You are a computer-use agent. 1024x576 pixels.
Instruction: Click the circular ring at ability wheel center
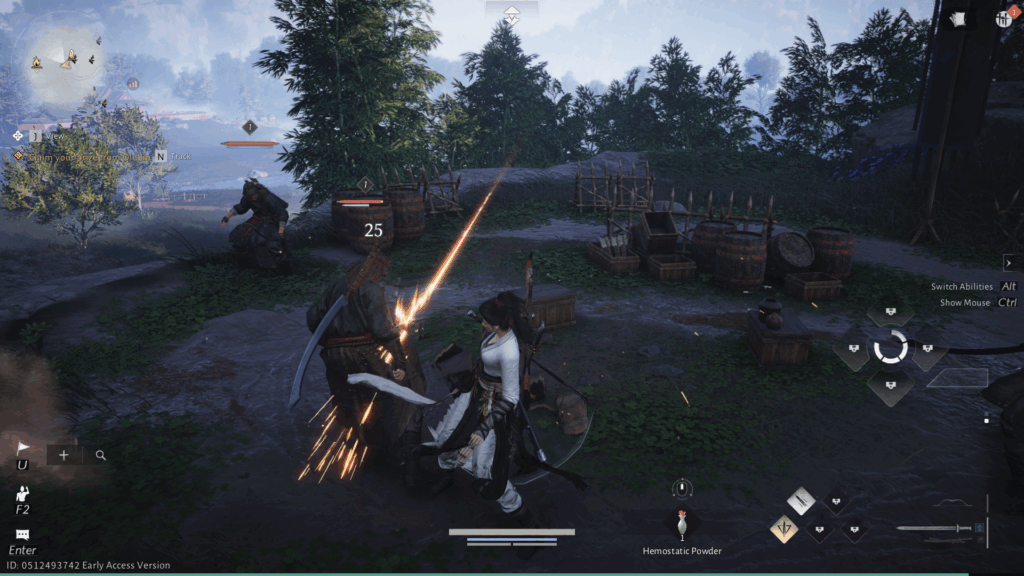[890, 348]
